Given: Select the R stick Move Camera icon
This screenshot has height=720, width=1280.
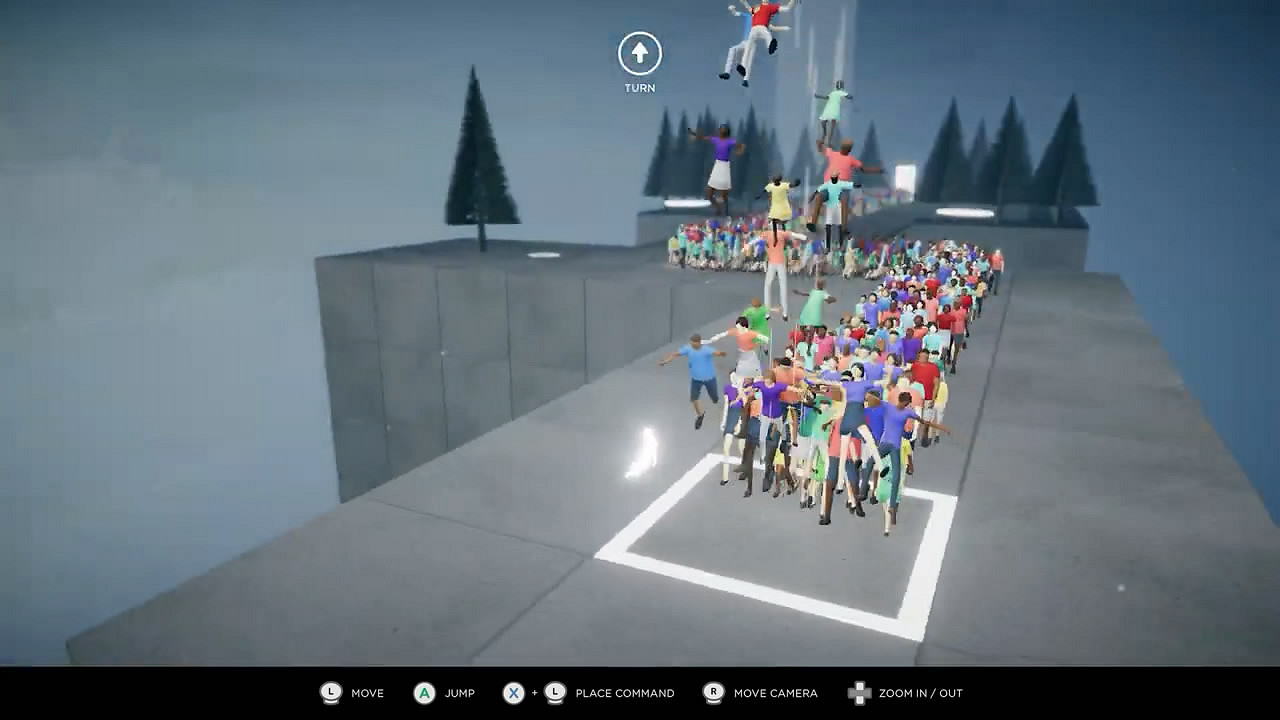Looking at the screenshot, I should (713, 693).
